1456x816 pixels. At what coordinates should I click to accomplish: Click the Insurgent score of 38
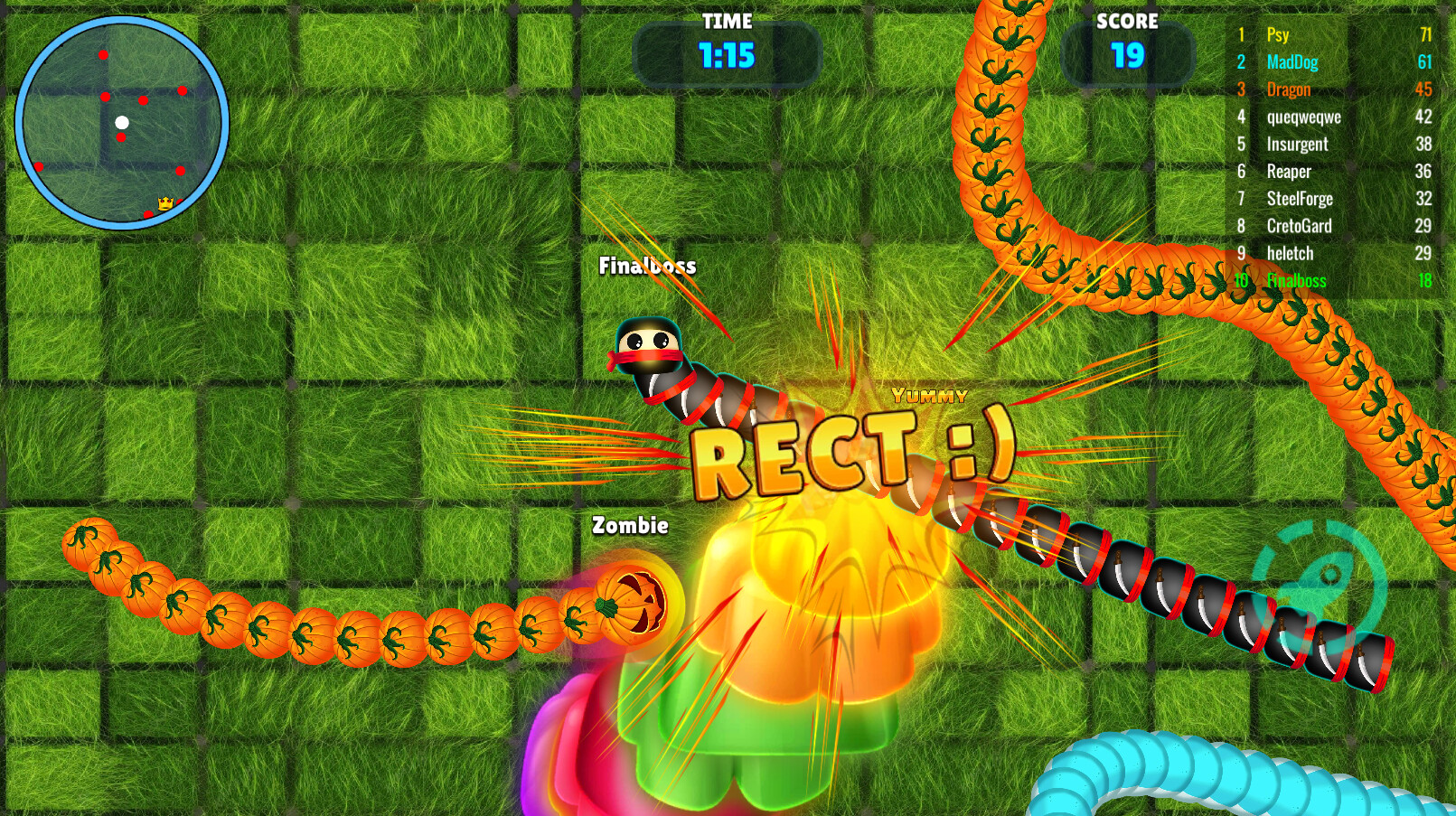click(1424, 144)
